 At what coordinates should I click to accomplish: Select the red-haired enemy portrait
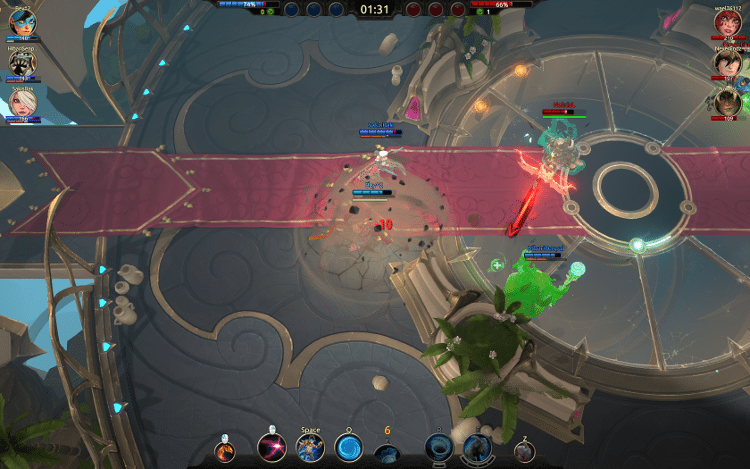point(727,22)
